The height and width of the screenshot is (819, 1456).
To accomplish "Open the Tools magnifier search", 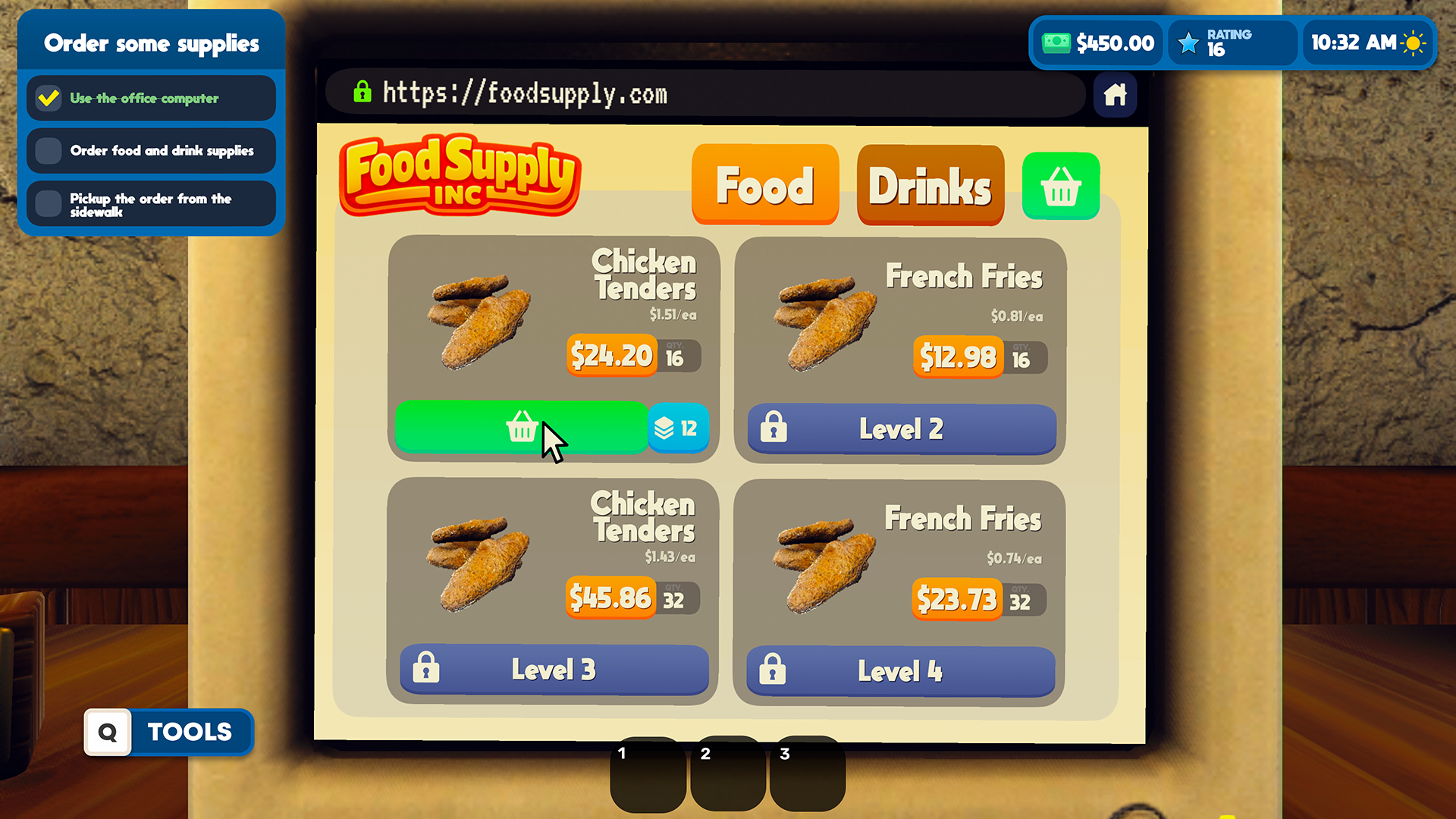I will click(108, 733).
